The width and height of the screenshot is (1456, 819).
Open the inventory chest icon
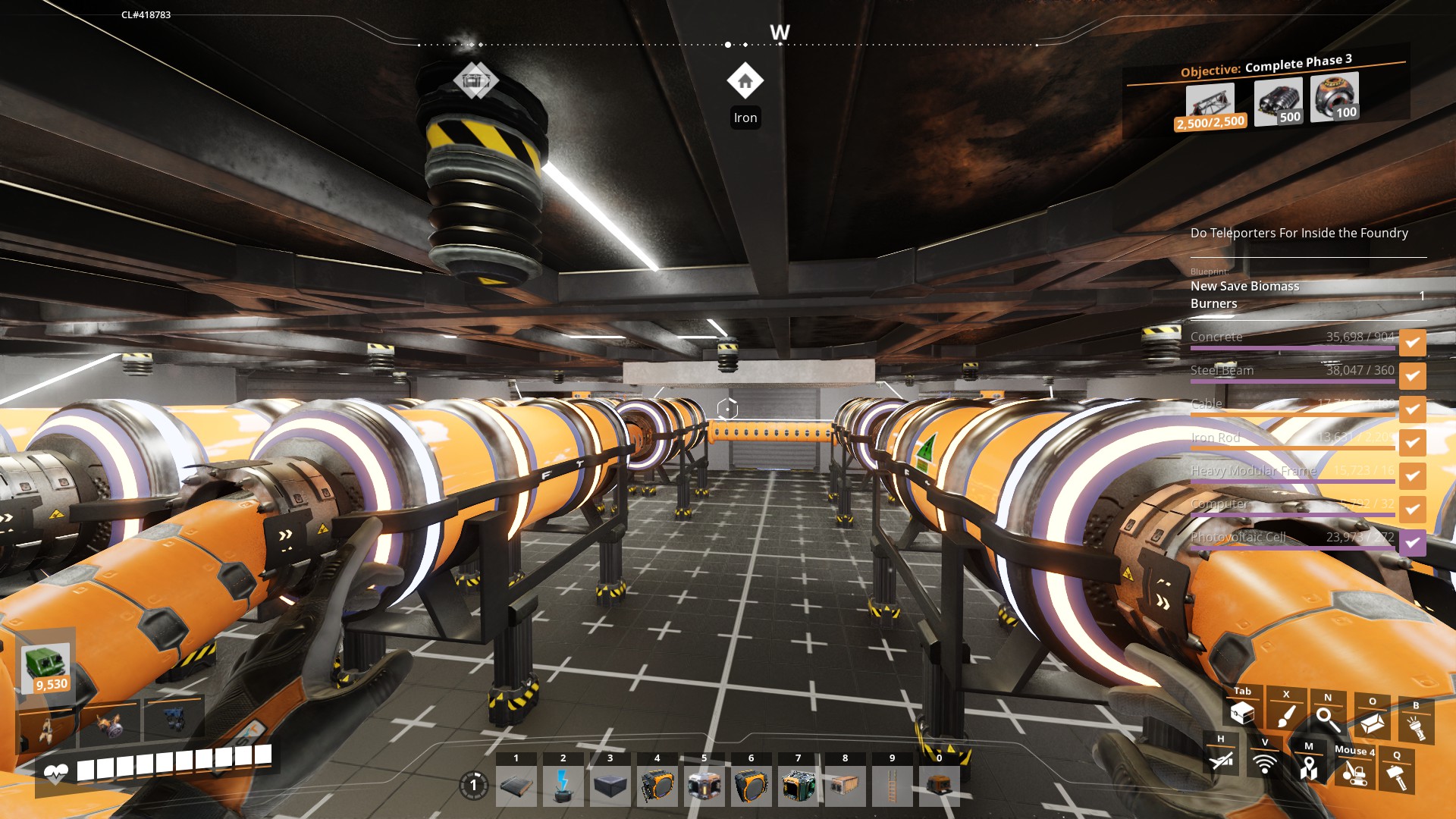click(1242, 713)
